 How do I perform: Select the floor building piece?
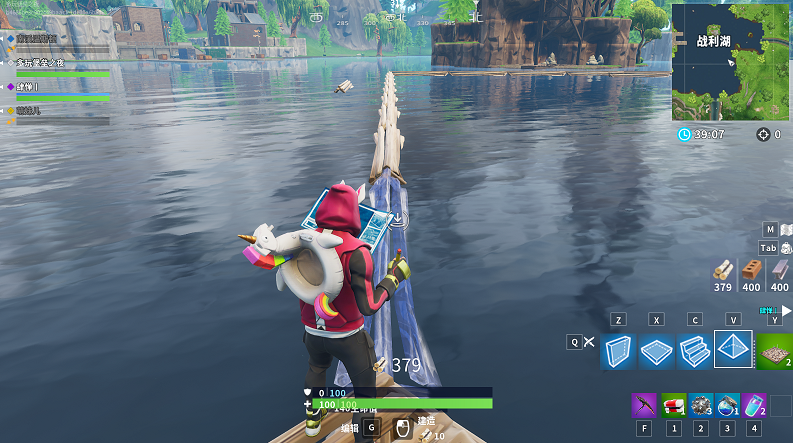[x=656, y=351]
